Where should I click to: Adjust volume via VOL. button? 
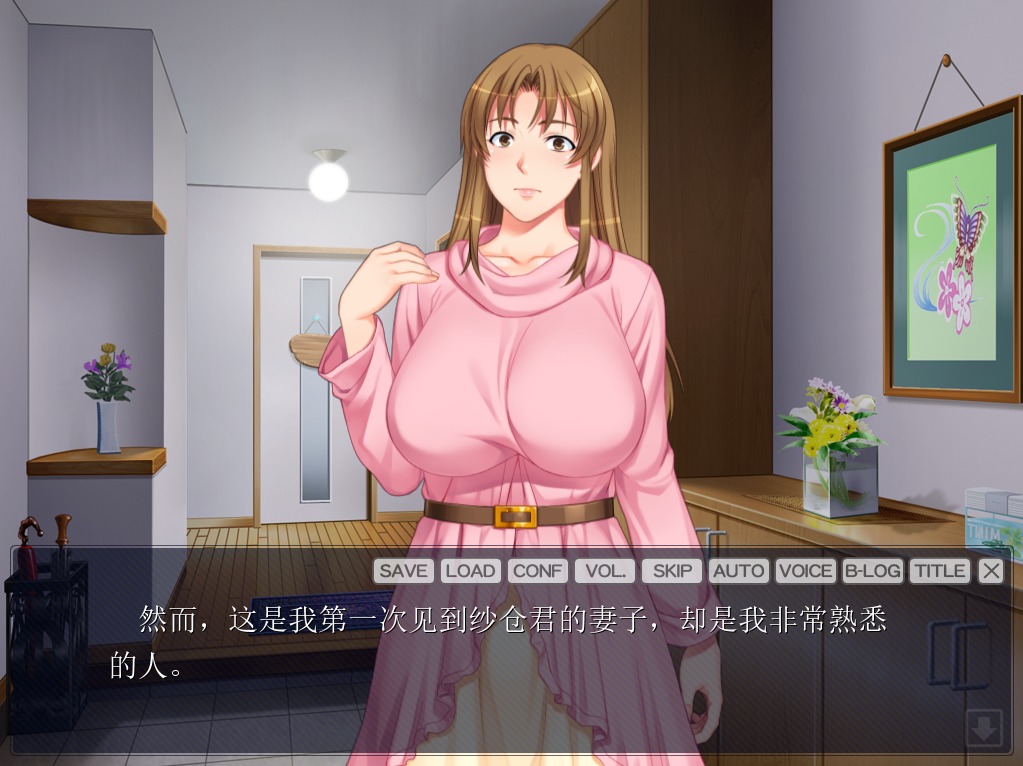coord(605,571)
